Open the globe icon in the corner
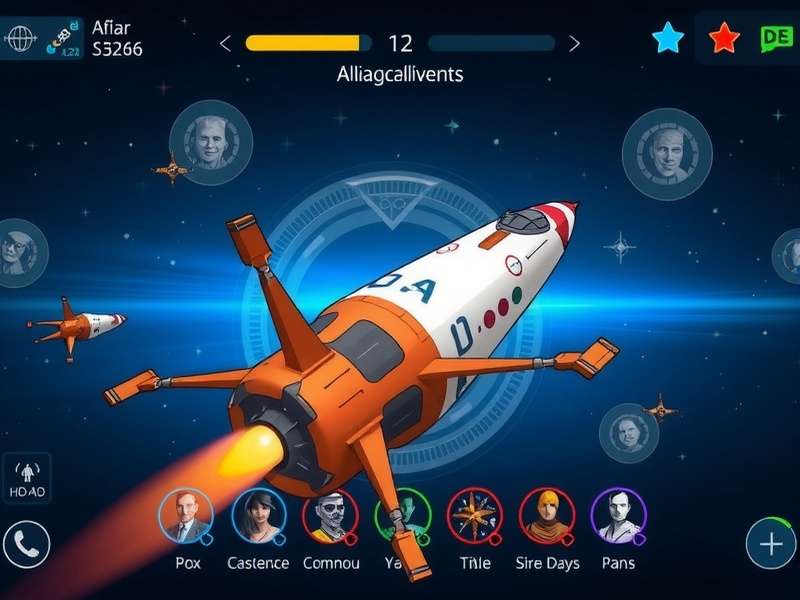 (x=19, y=38)
